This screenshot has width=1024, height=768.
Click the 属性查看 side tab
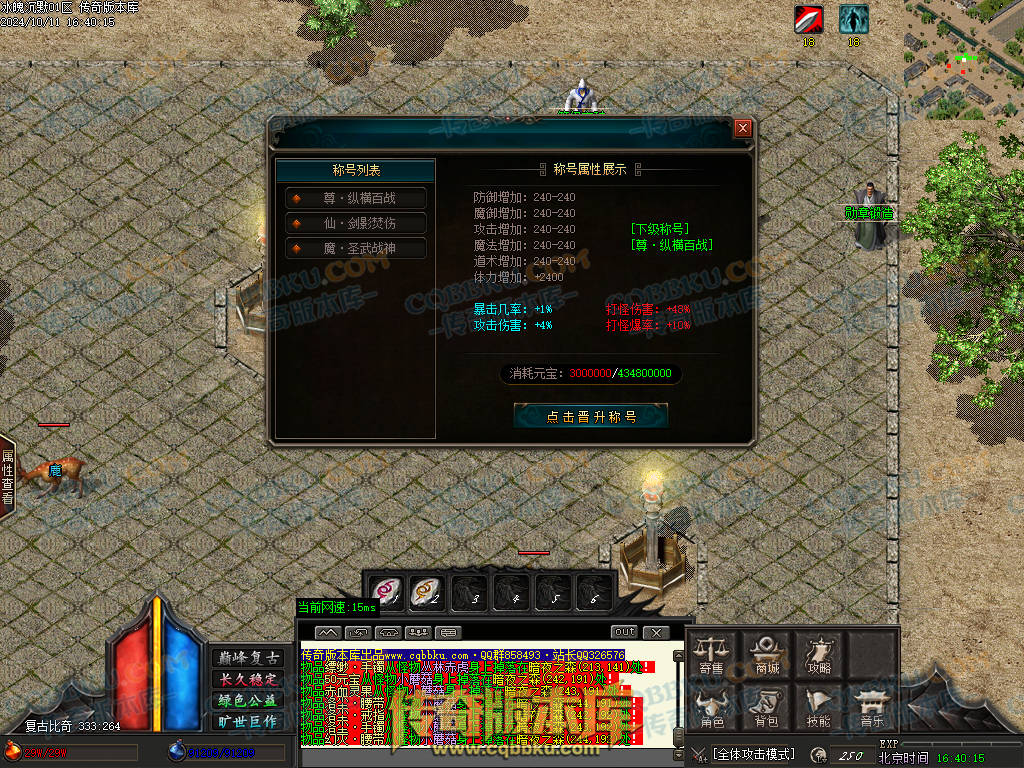pos(7,476)
